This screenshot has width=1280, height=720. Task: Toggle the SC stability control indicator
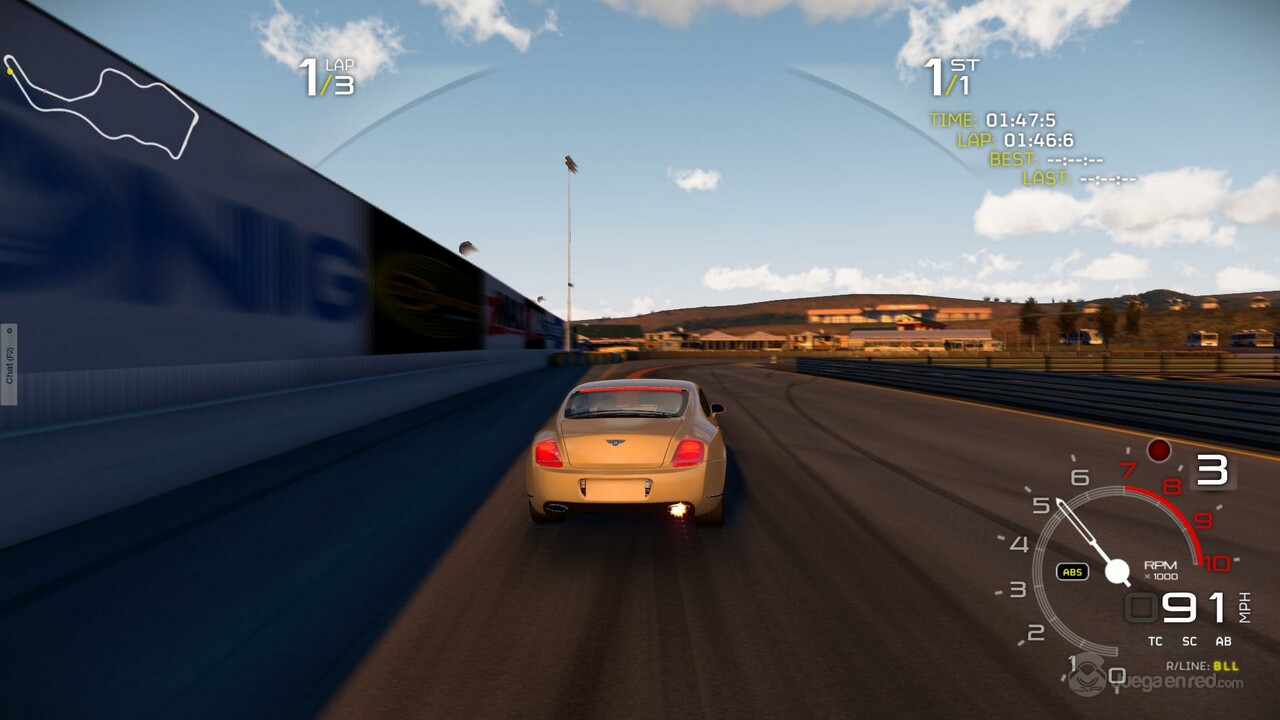click(1189, 641)
